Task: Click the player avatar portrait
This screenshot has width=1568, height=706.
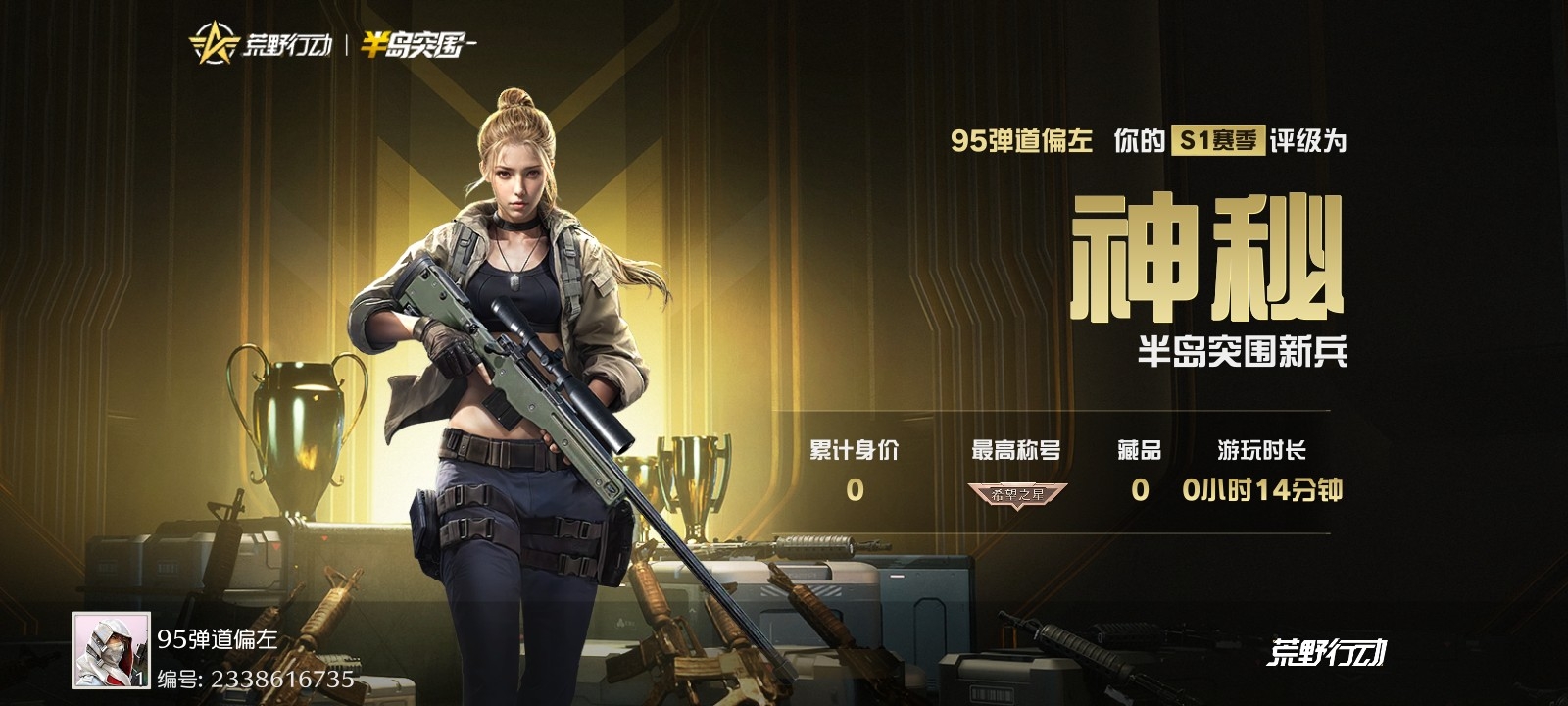Action: 111,650
